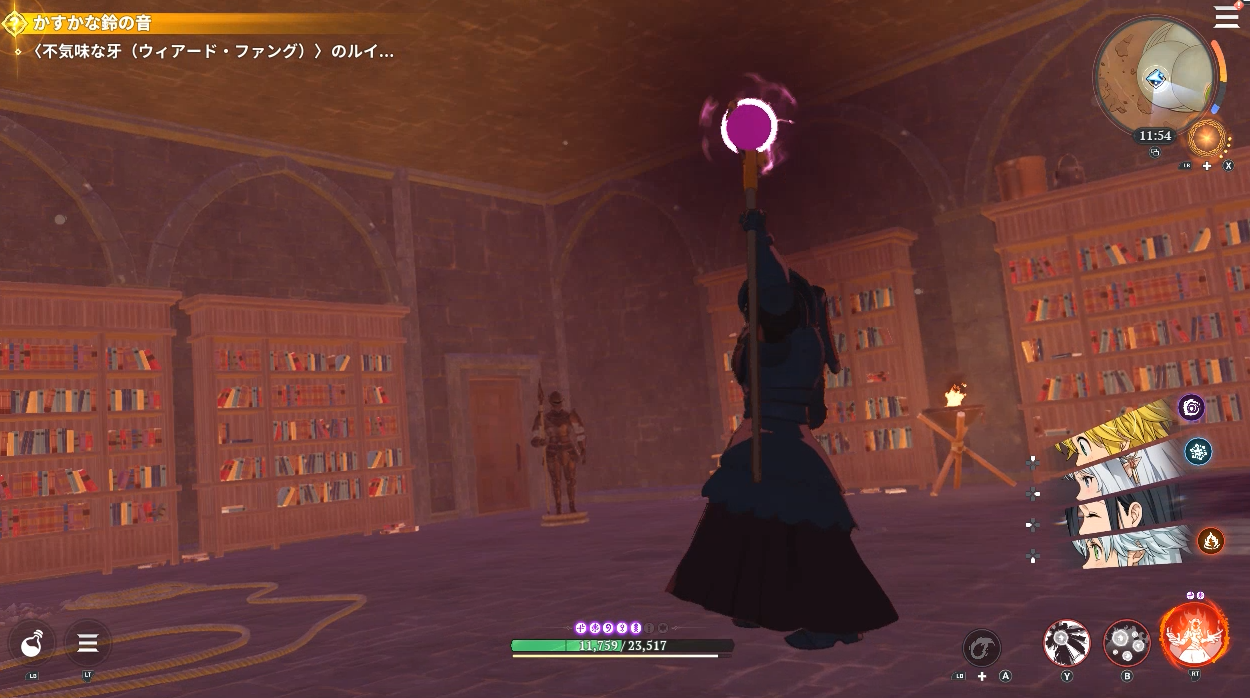
Task: Use the dark burst skill
Action: [1067, 643]
